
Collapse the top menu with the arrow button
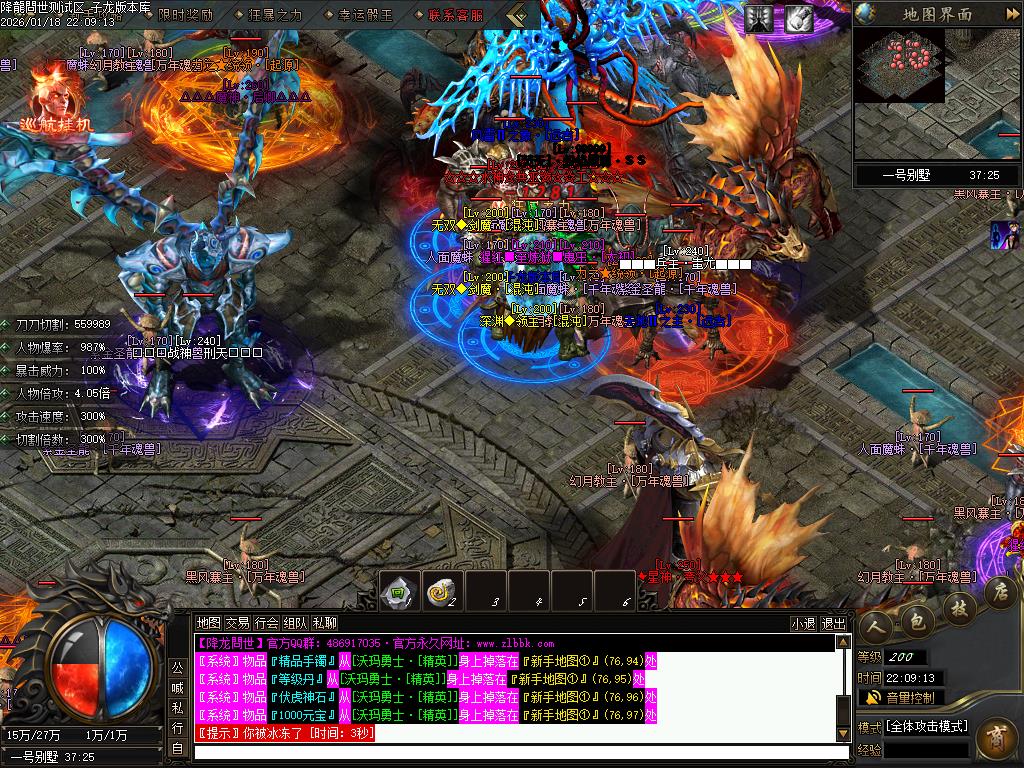517,15
